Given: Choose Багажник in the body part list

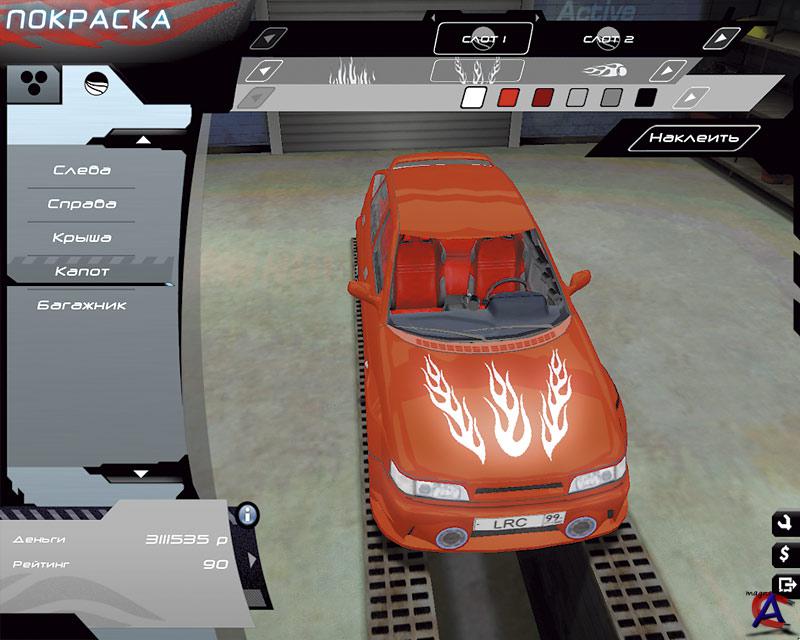Looking at the screenshot, I should tap(82, 305).
